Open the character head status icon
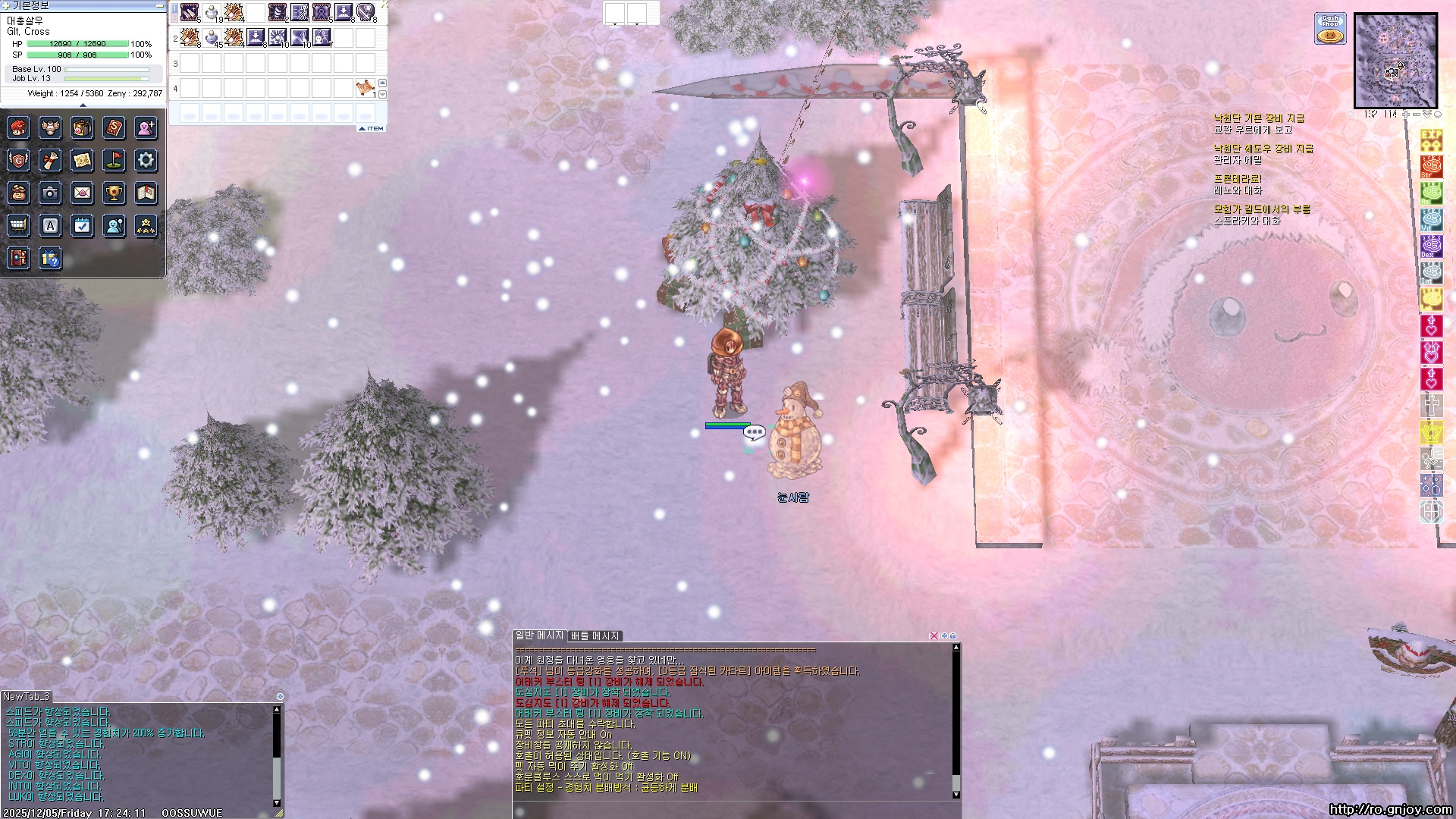 click(x=18, y=127)
